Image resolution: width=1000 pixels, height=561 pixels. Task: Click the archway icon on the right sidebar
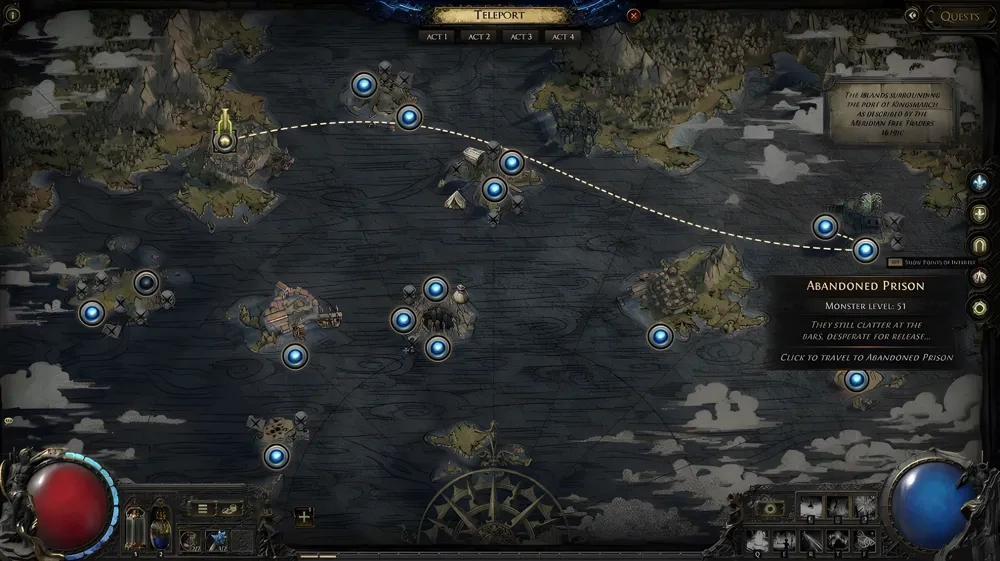pos(979,245)
